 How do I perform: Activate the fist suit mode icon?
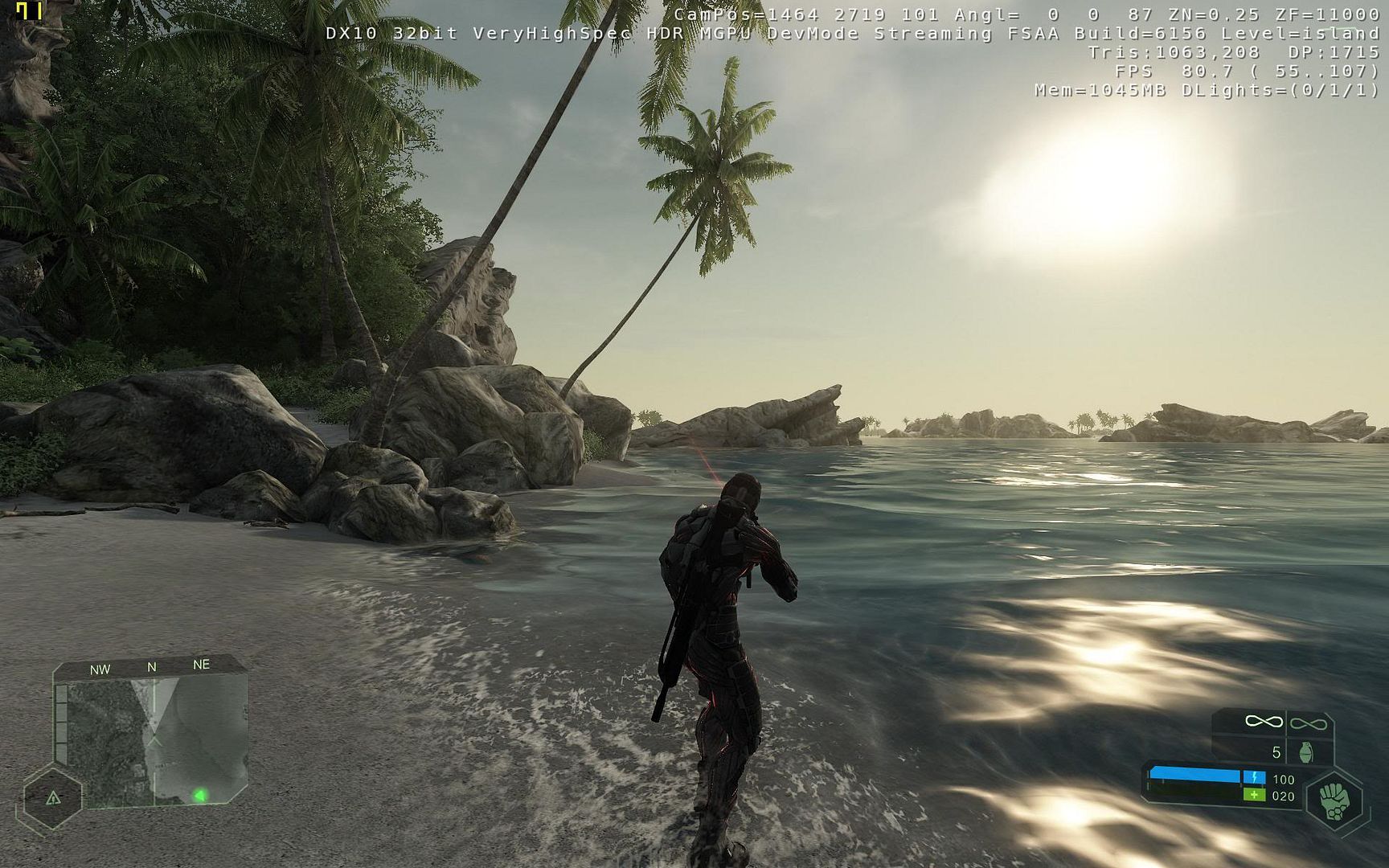pos(1334,802)
